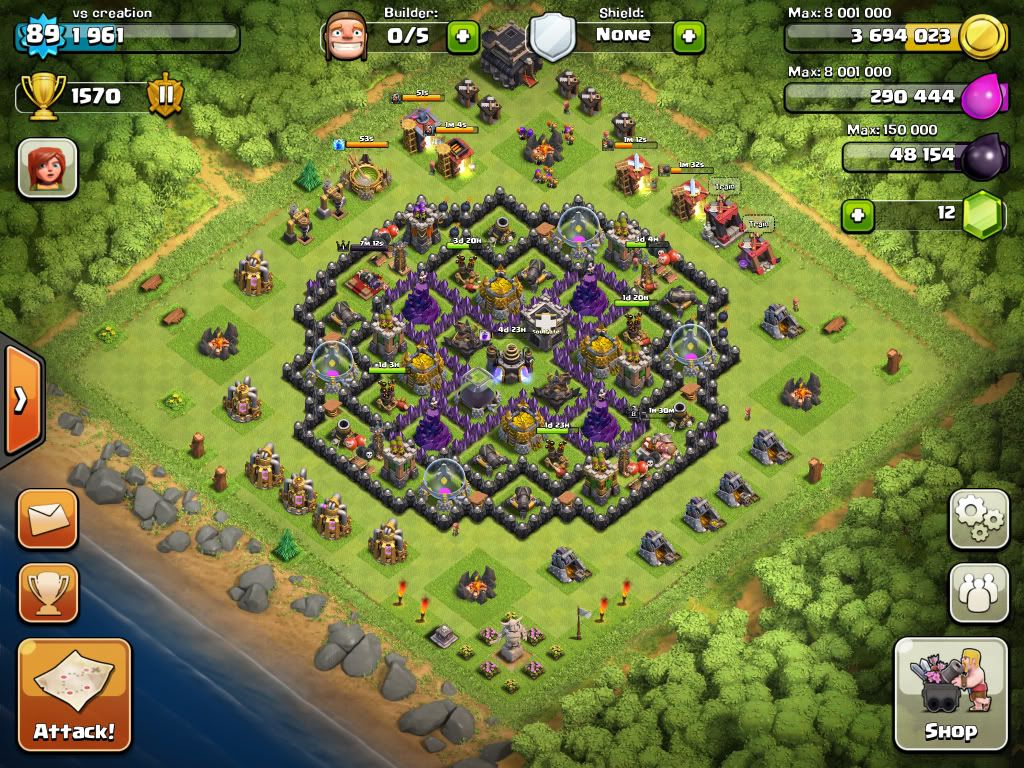Add gems with the green plus button
This screenshot has width=1024, height=768.
point(855,214)
